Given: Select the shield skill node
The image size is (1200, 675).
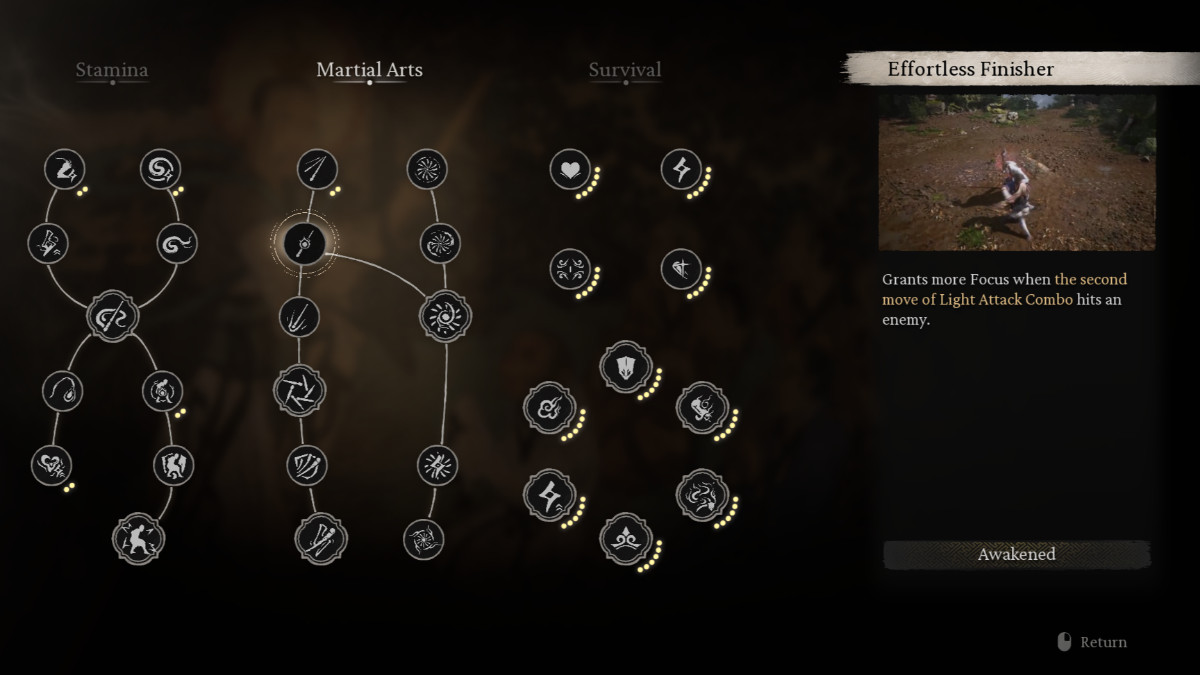Looking at the screenshot, I should 625,367.
